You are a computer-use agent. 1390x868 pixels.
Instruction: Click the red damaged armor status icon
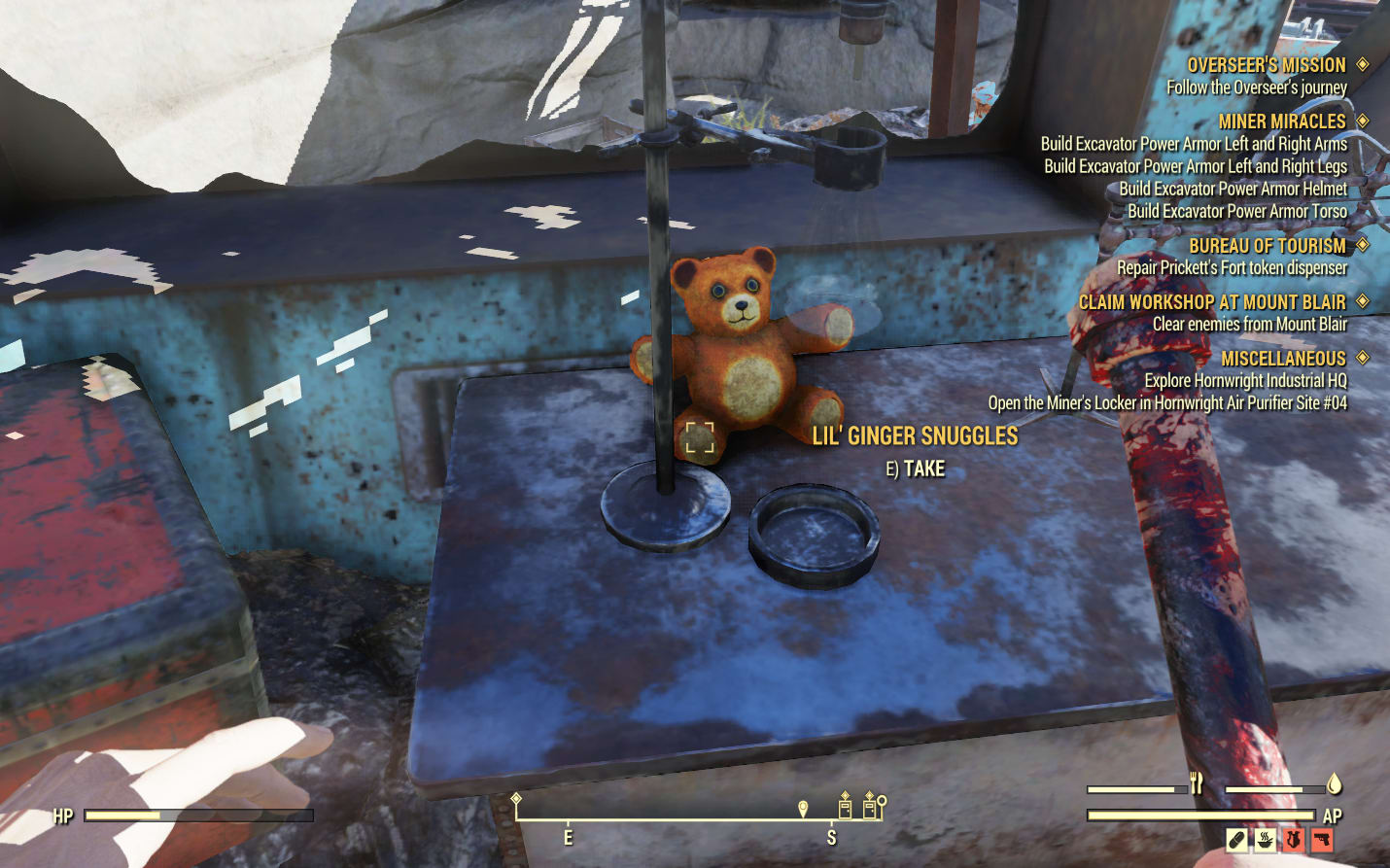point(1293,839)
